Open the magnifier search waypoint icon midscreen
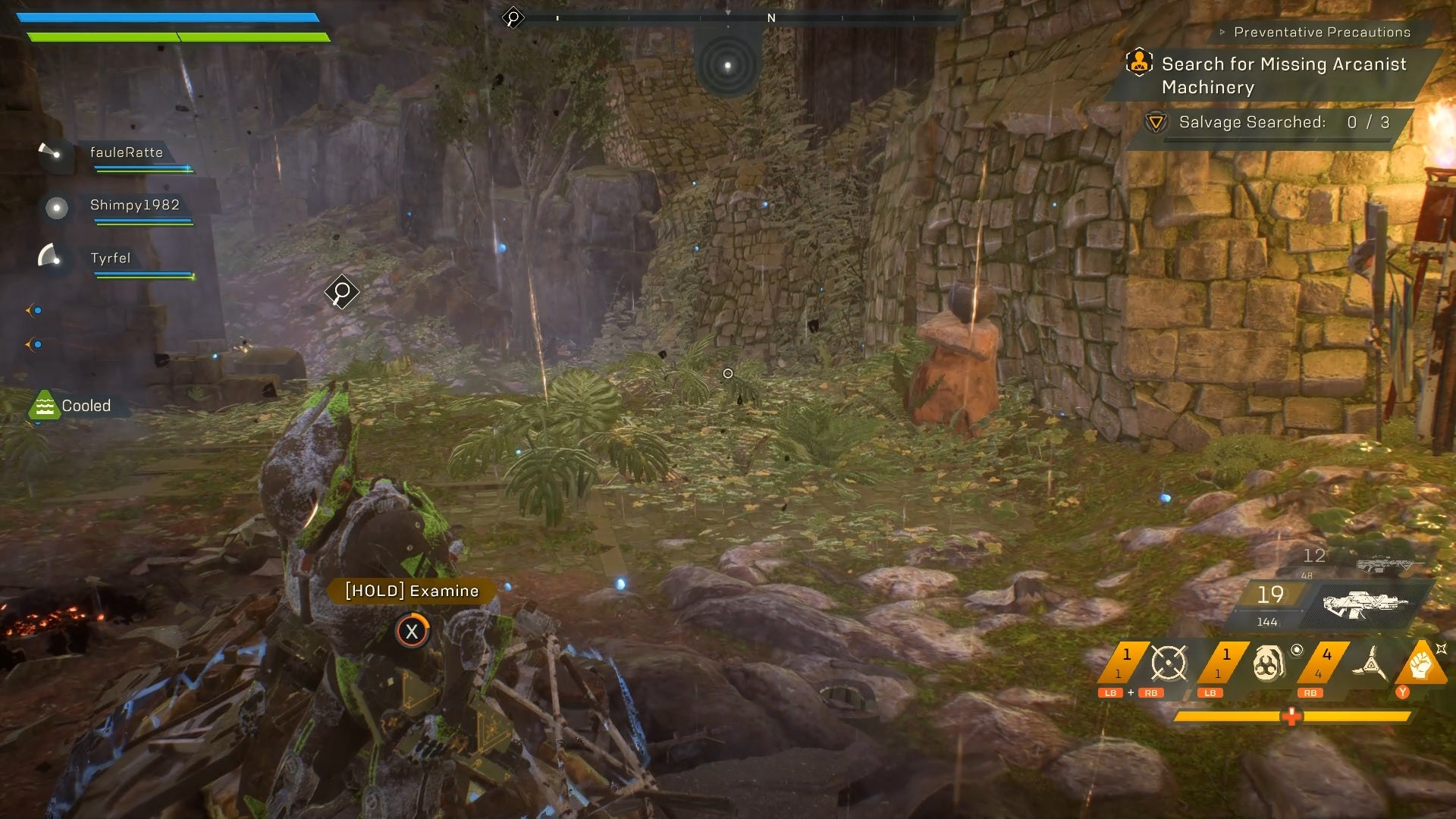Image resolution: width=1456 pixels, height=819 pixels. (x=341, y=291)
